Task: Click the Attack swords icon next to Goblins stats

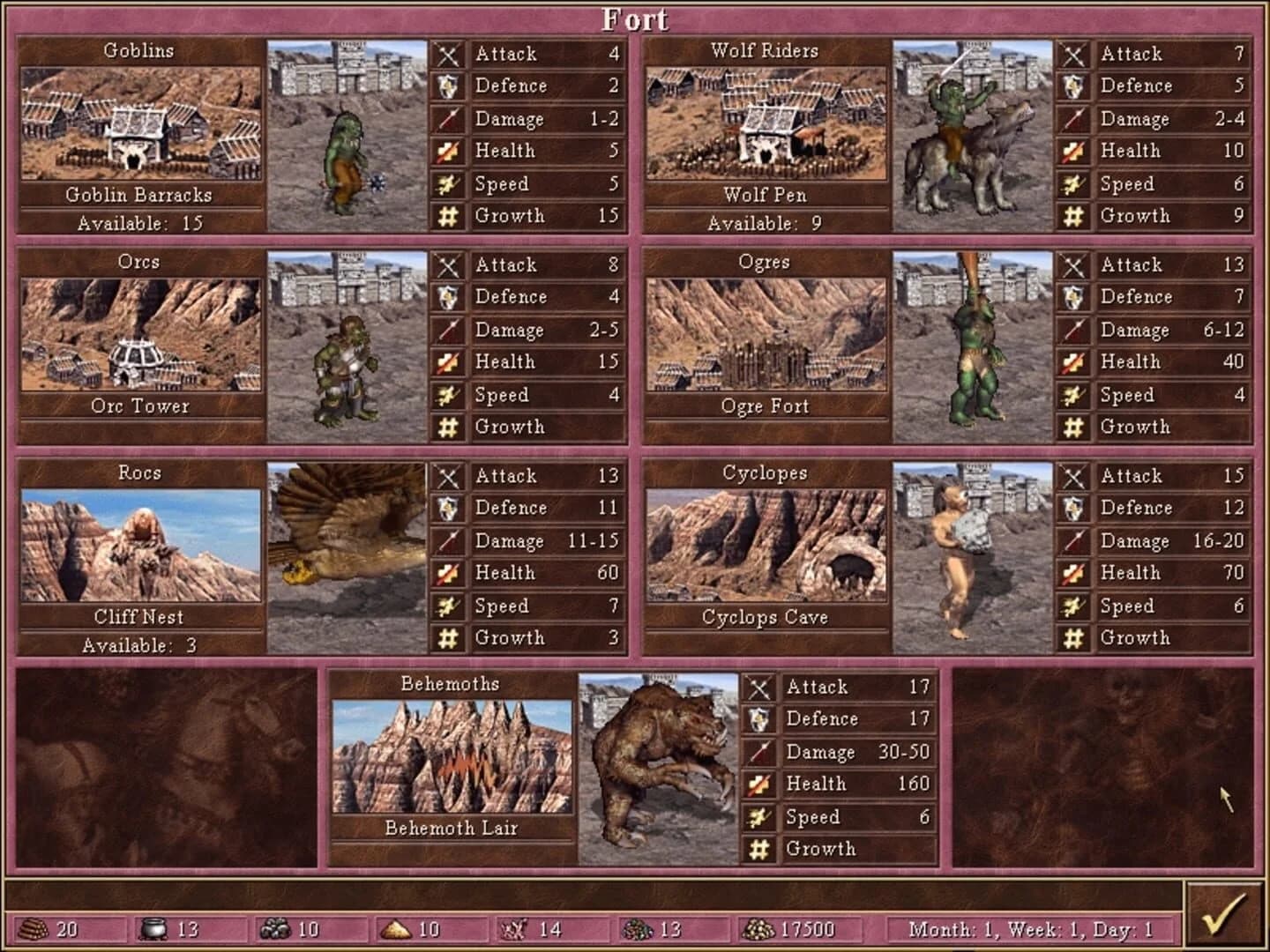Action: (x=449, y=53)
